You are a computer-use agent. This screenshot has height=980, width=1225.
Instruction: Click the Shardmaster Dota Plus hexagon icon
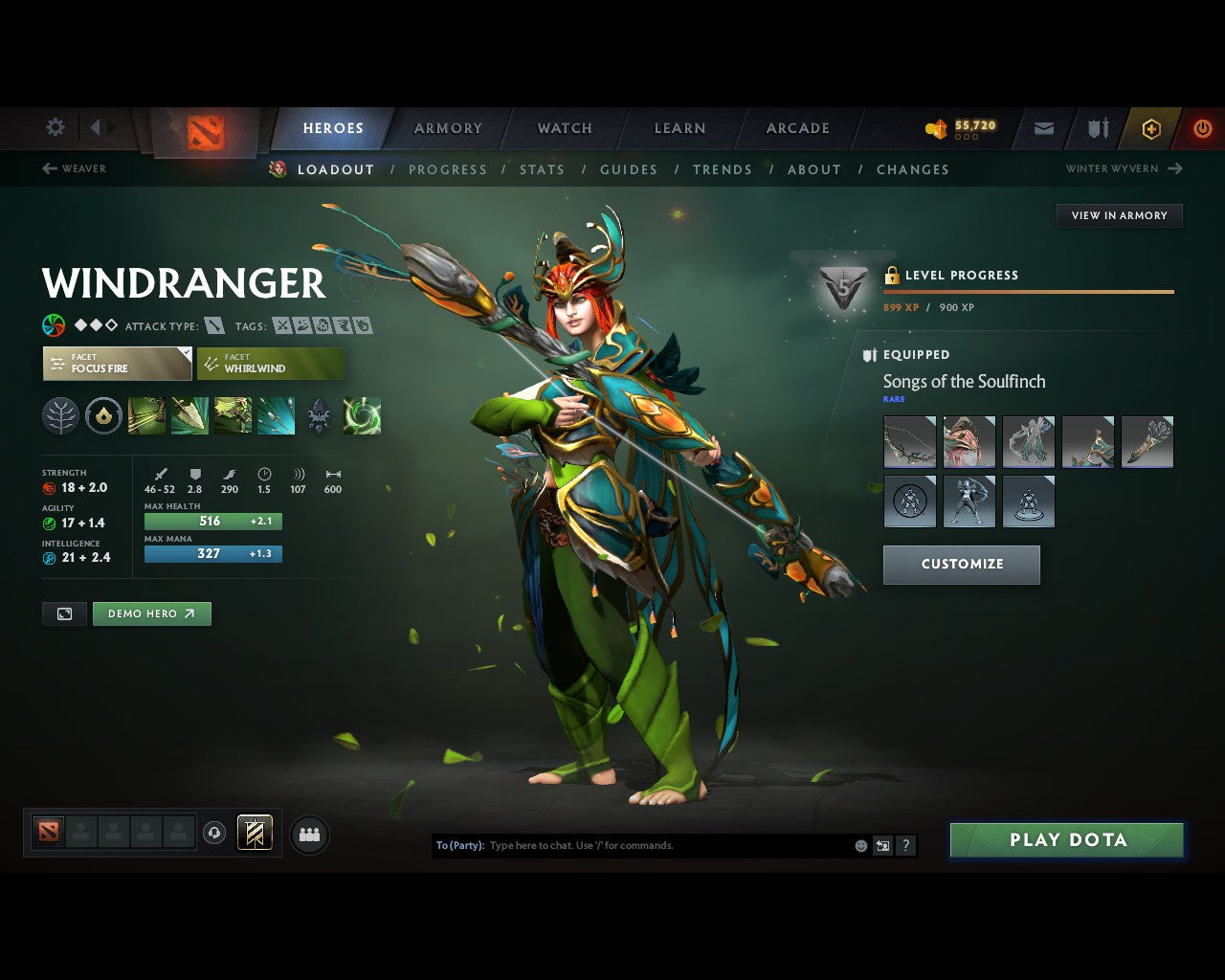1151,127
